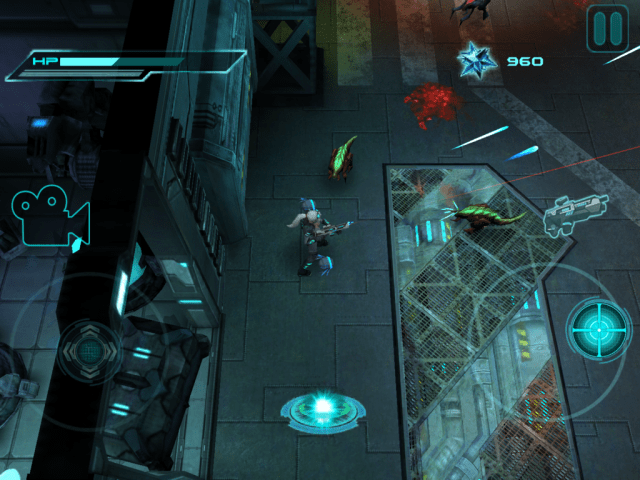Switch weapon via the rifle icon
The height and width of the screenshot is (480, 640).
click(576, 214)
